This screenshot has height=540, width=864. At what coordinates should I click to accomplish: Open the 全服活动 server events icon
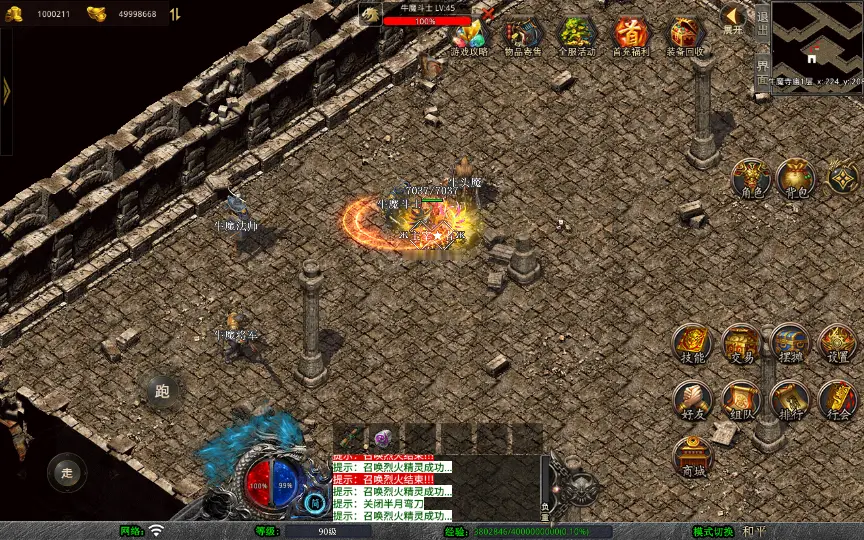tap(577, 34)
